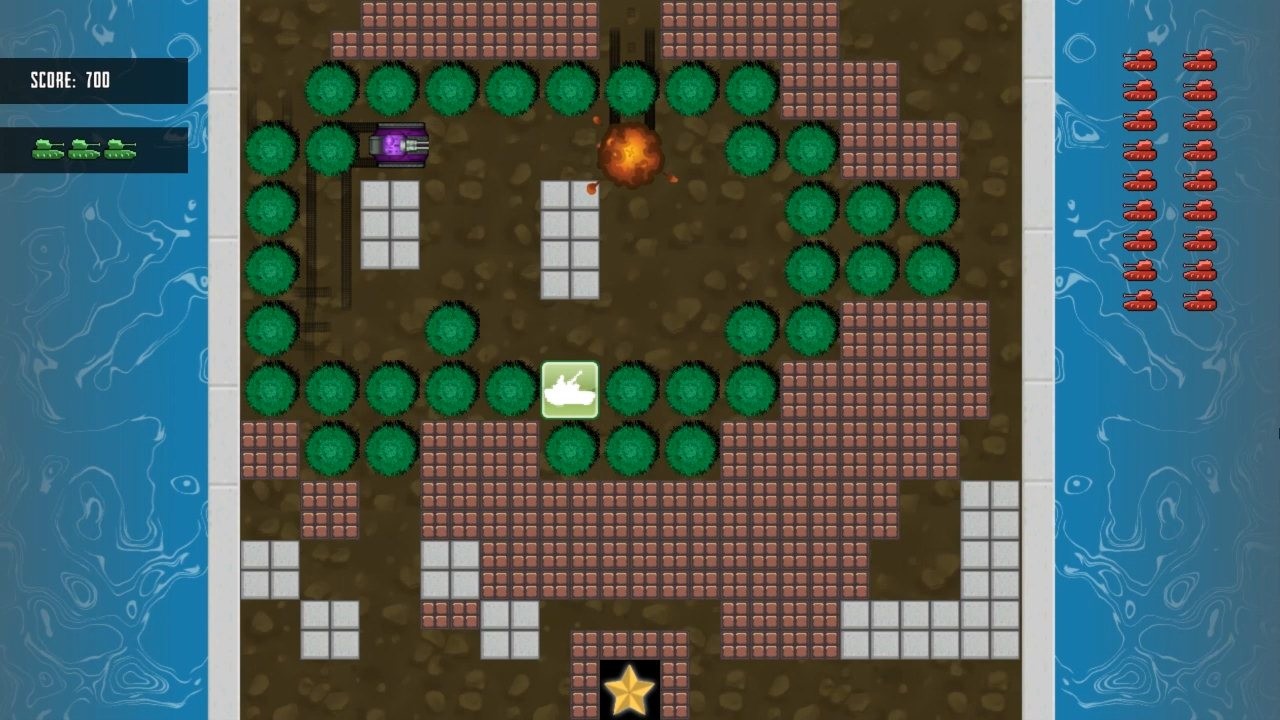Select the bush in the top-left tree ring
Image resolution: width=1280 pixels, height=720 pixels.
[330, 90]
